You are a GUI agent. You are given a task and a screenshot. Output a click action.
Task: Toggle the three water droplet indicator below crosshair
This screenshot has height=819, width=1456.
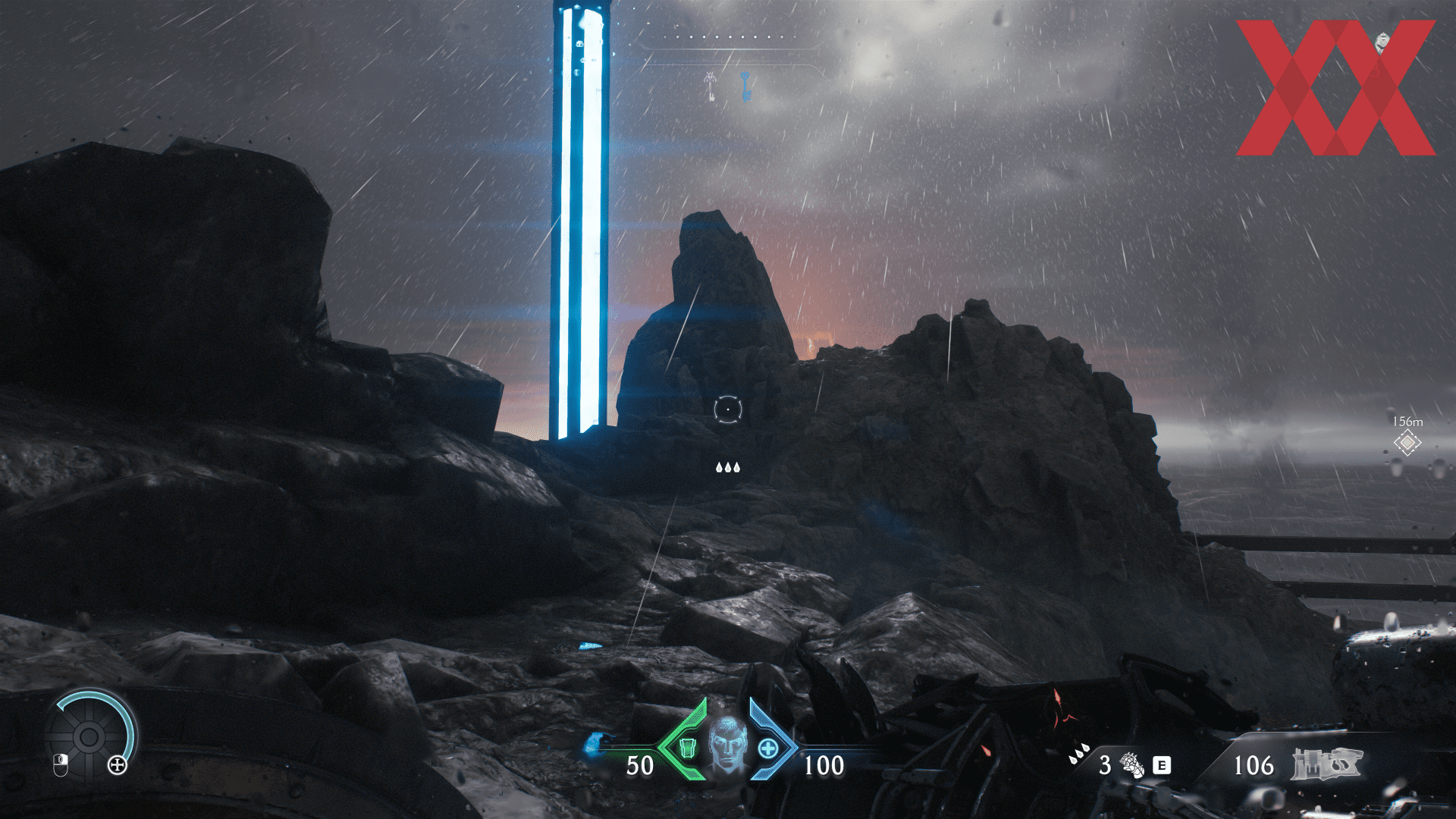click(728, 468)
